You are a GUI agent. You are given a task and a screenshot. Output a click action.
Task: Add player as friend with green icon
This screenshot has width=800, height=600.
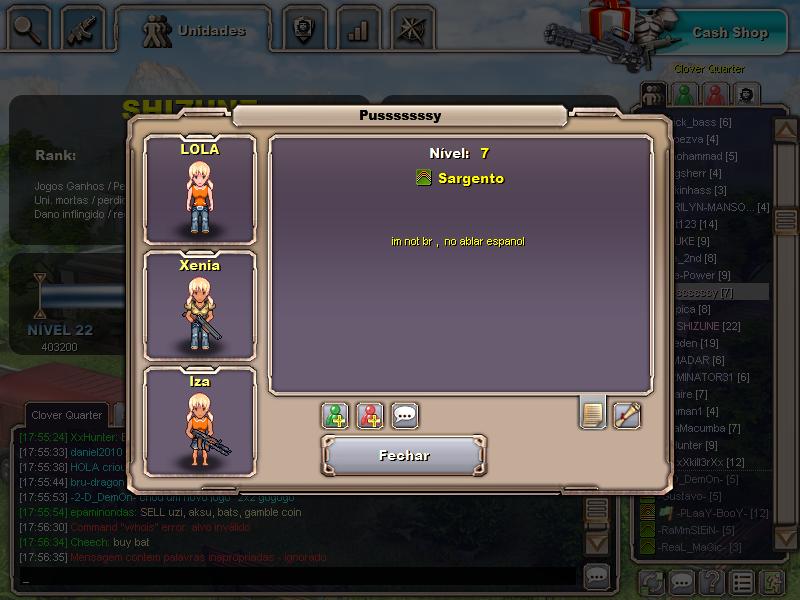click(335, 416)
